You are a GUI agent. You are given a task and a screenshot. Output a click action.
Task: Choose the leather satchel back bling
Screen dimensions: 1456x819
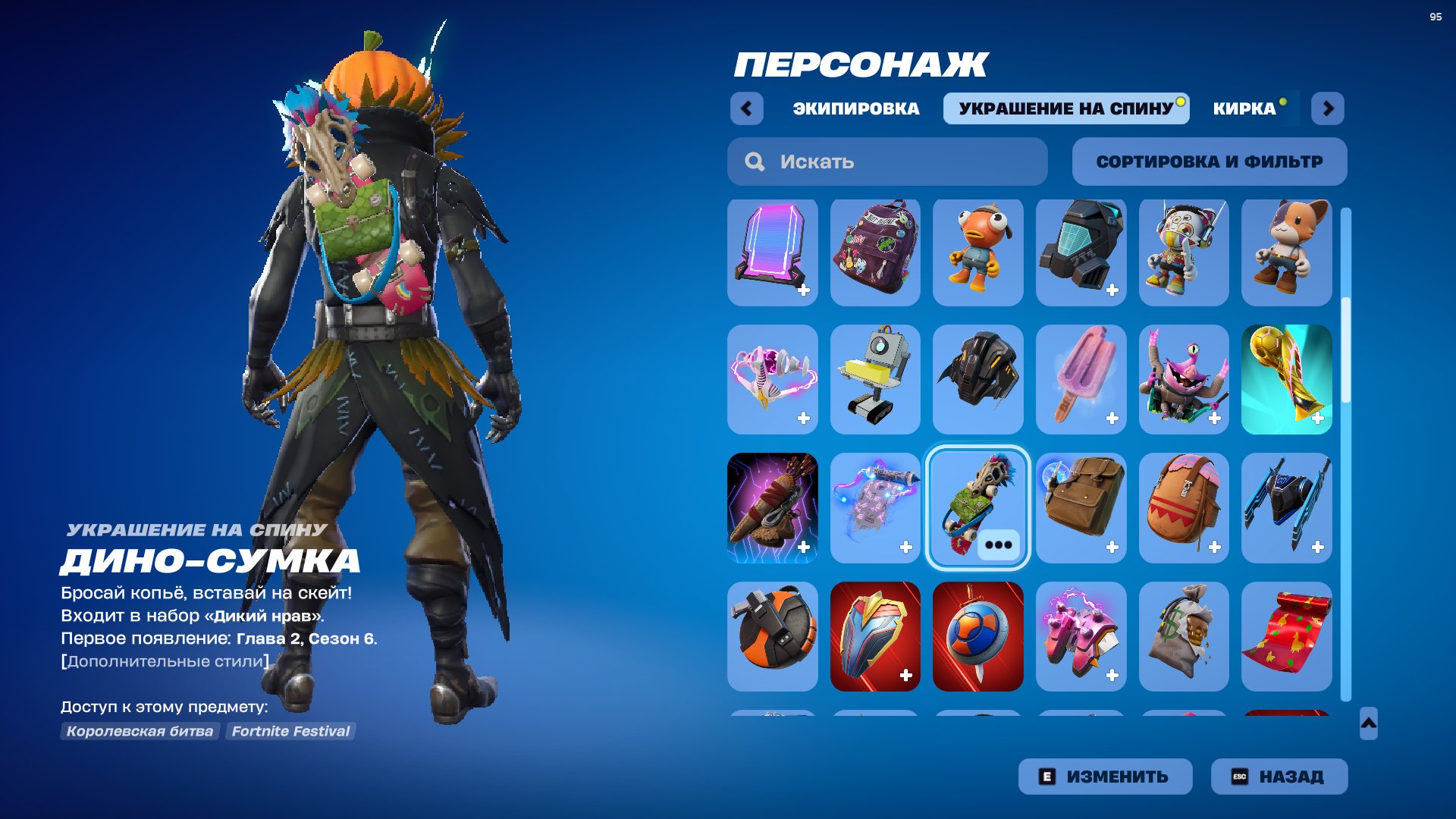point(1081,508)
